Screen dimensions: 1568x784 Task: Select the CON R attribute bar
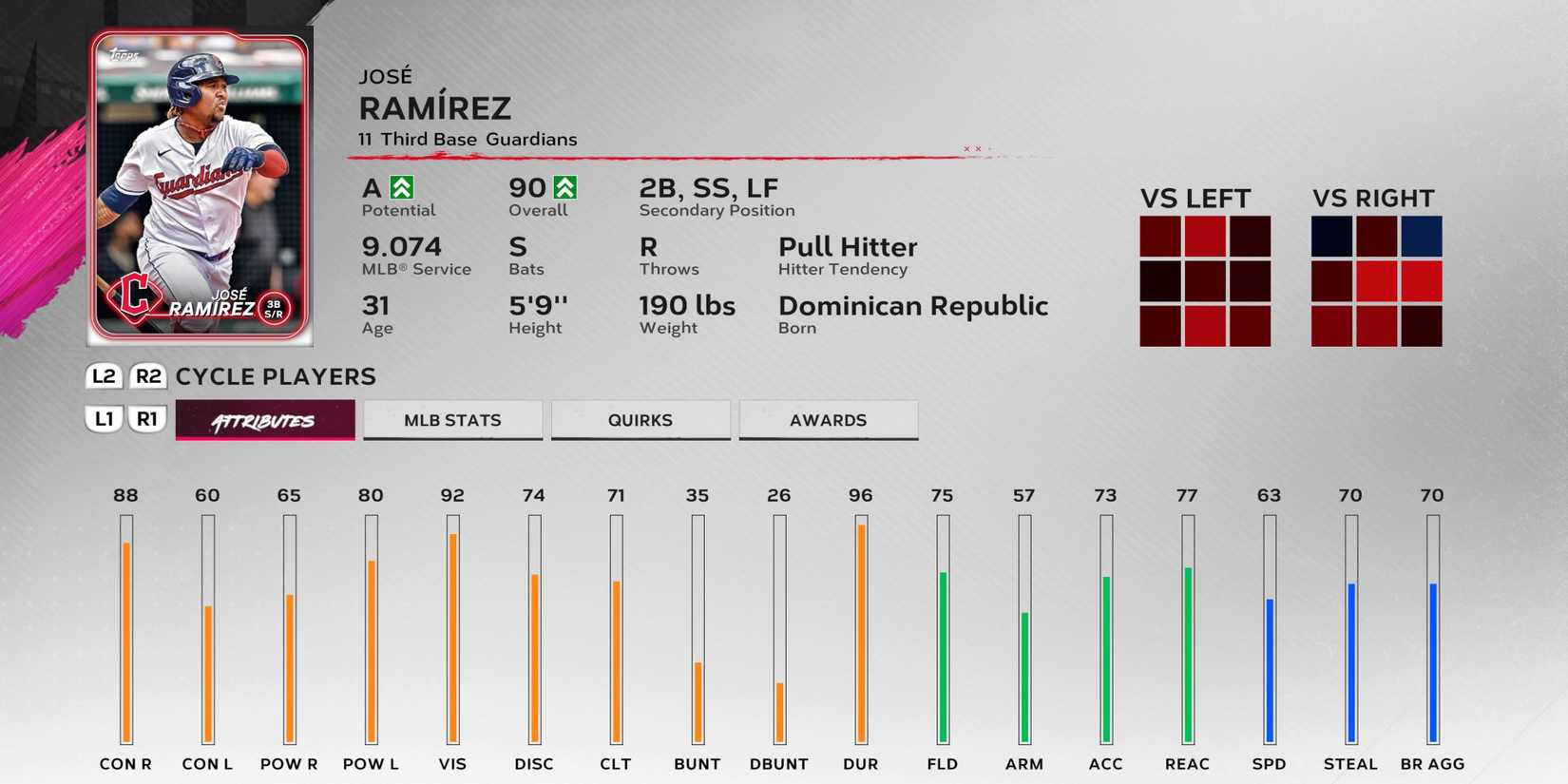(x=124, y=627)
